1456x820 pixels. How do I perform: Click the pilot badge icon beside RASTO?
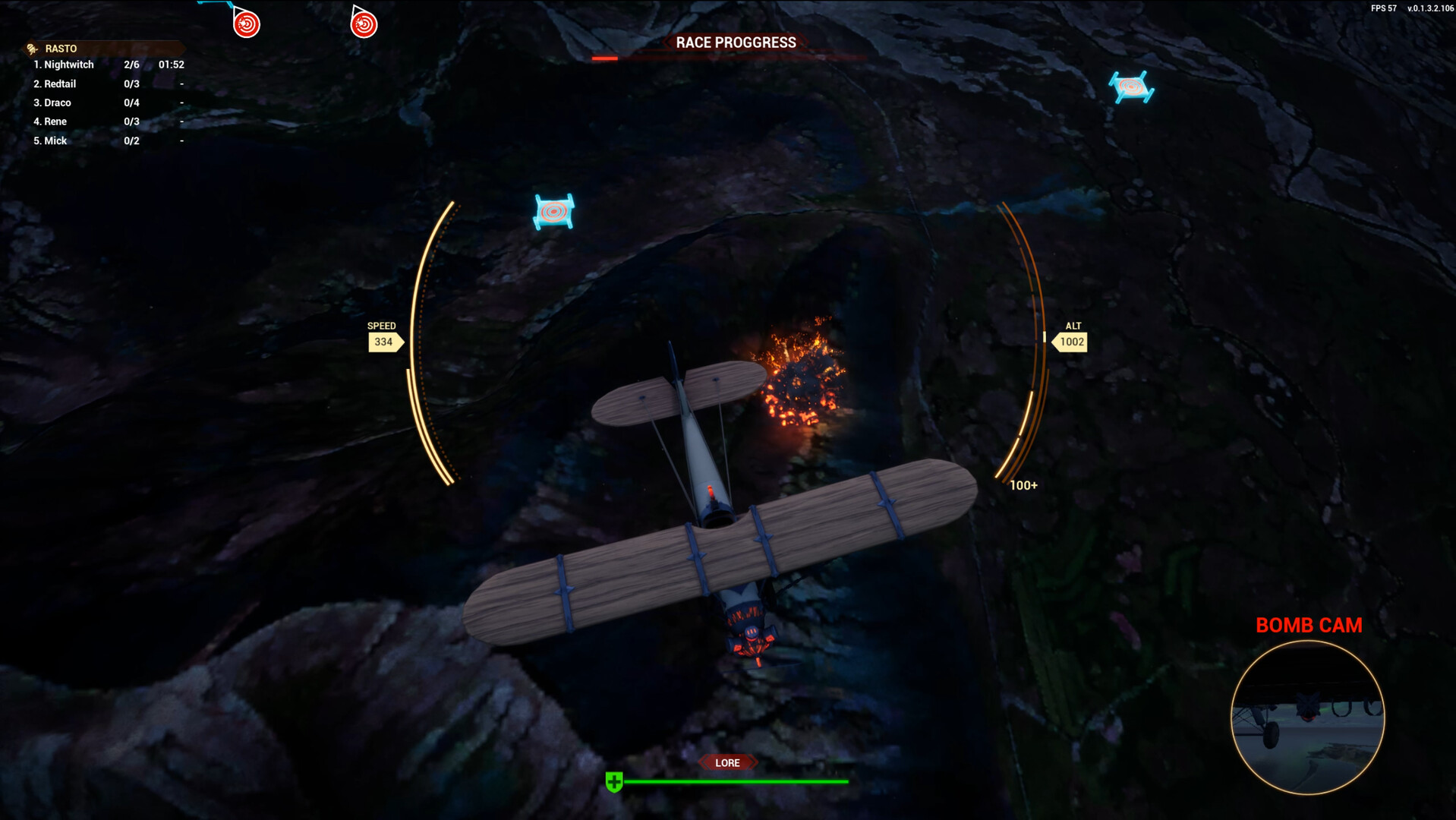[x=30, y=47]
